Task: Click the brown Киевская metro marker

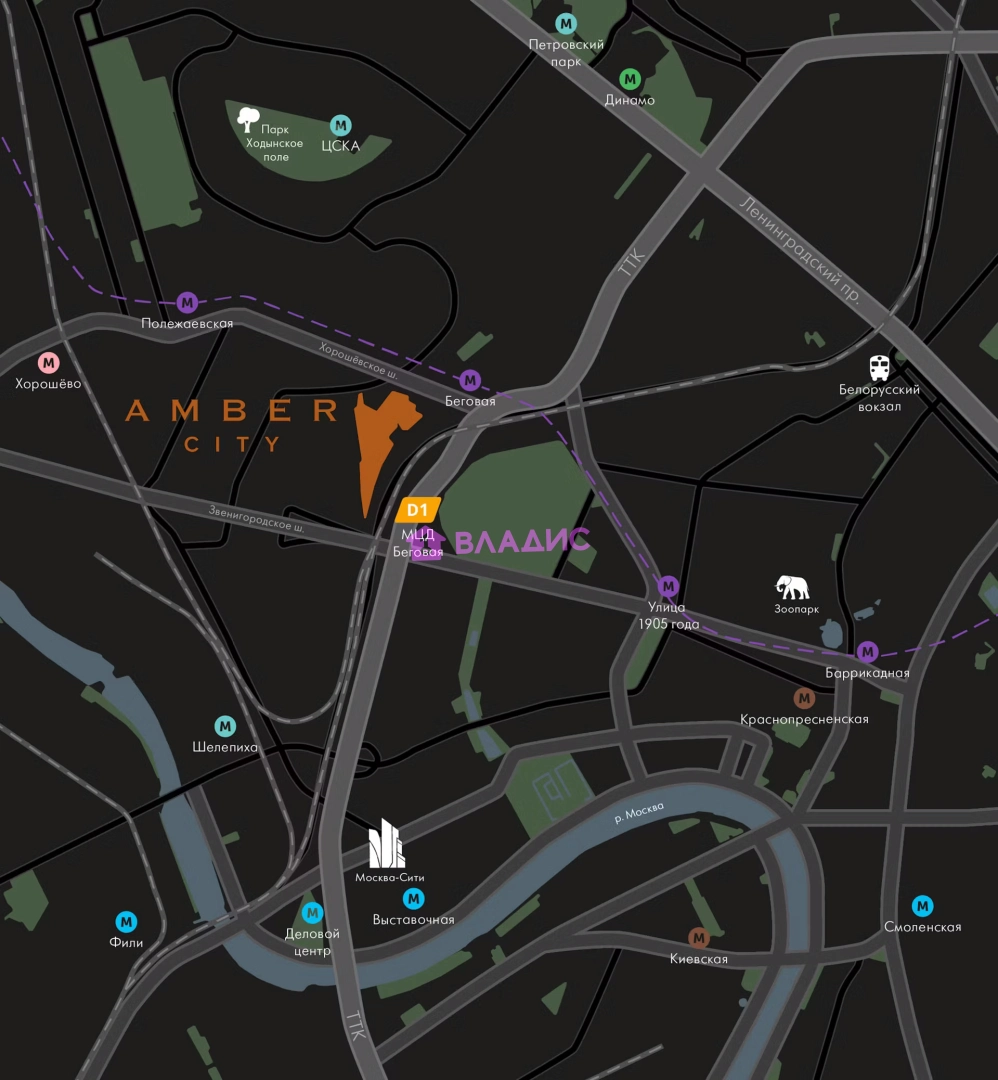Action: pyautogui.click(x=698, y=937)
